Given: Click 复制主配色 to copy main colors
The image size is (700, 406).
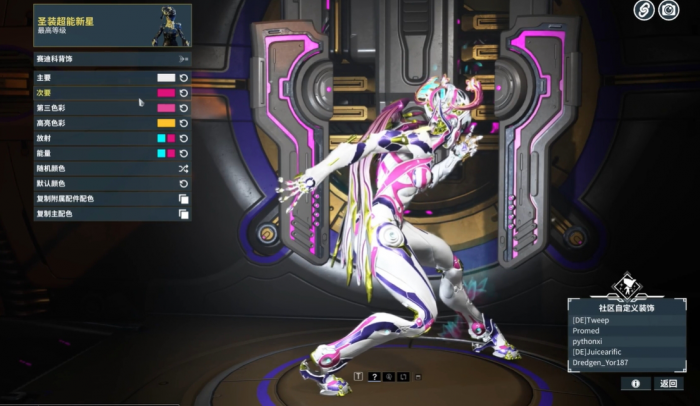Looking at the screenshot, I should pos(183,213).
